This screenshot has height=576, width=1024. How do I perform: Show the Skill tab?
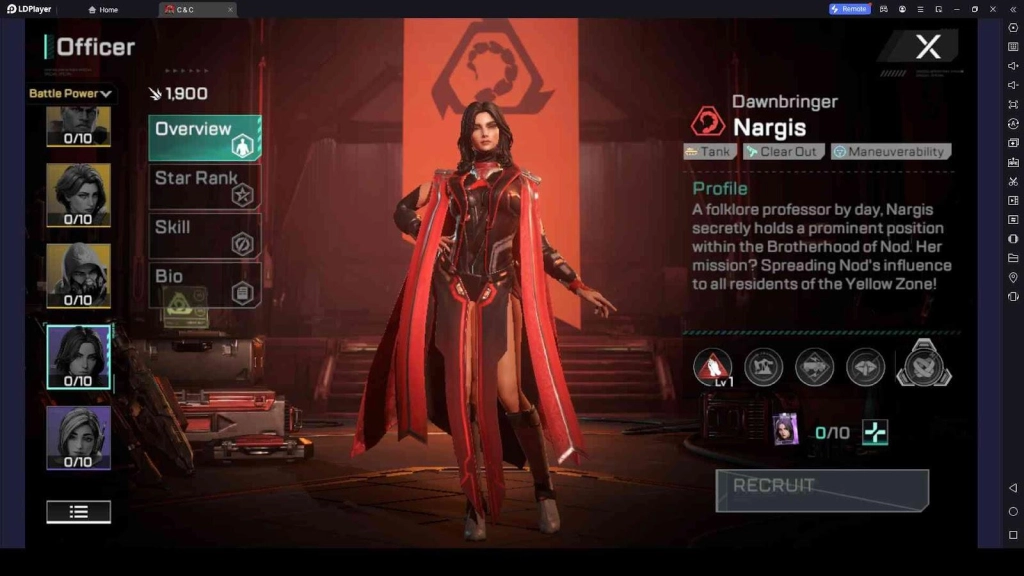(204, 235)
